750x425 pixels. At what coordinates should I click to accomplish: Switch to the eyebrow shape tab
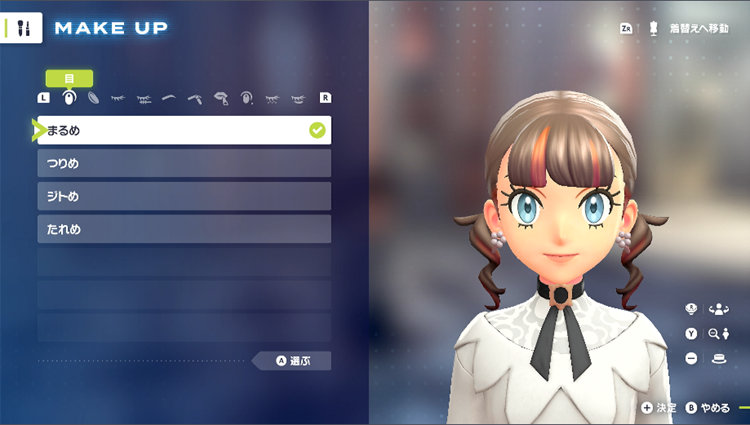[169, 98]
